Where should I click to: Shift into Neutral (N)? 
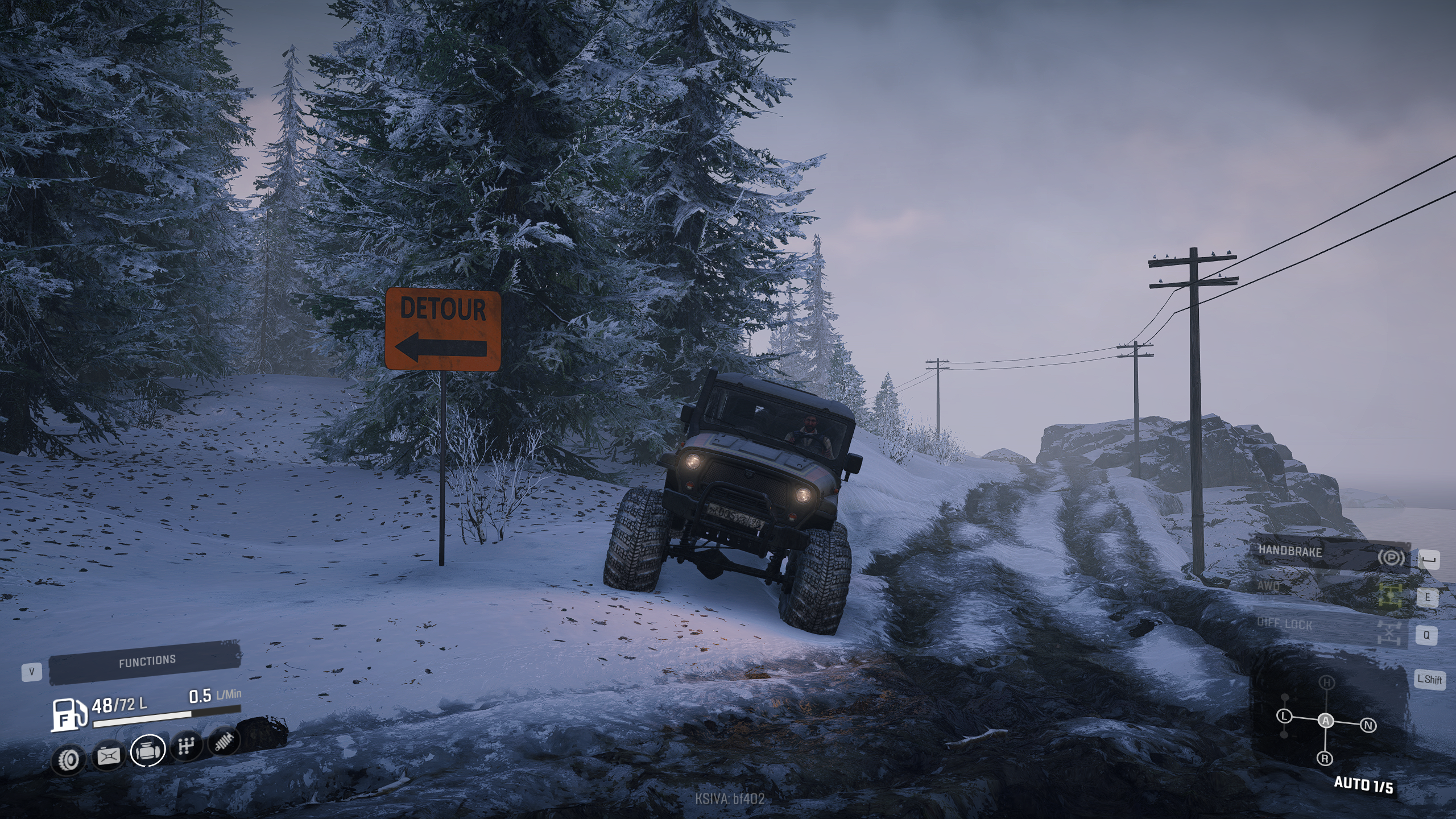tap(1368, 725)
